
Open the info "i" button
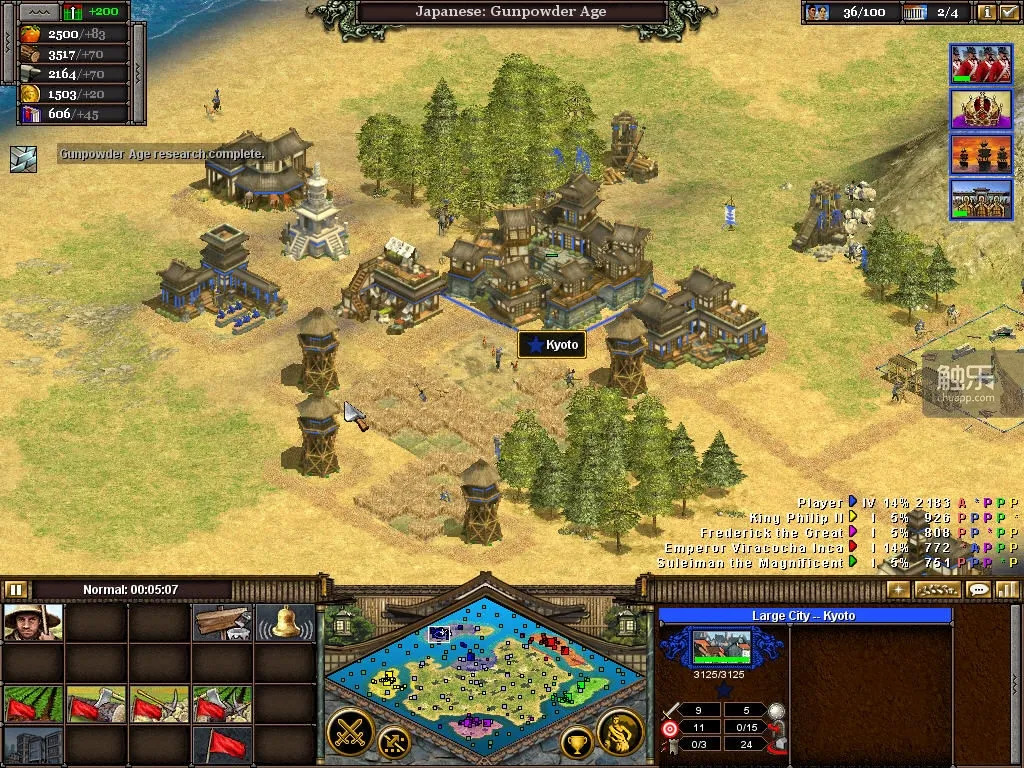(x=986, y=13)
